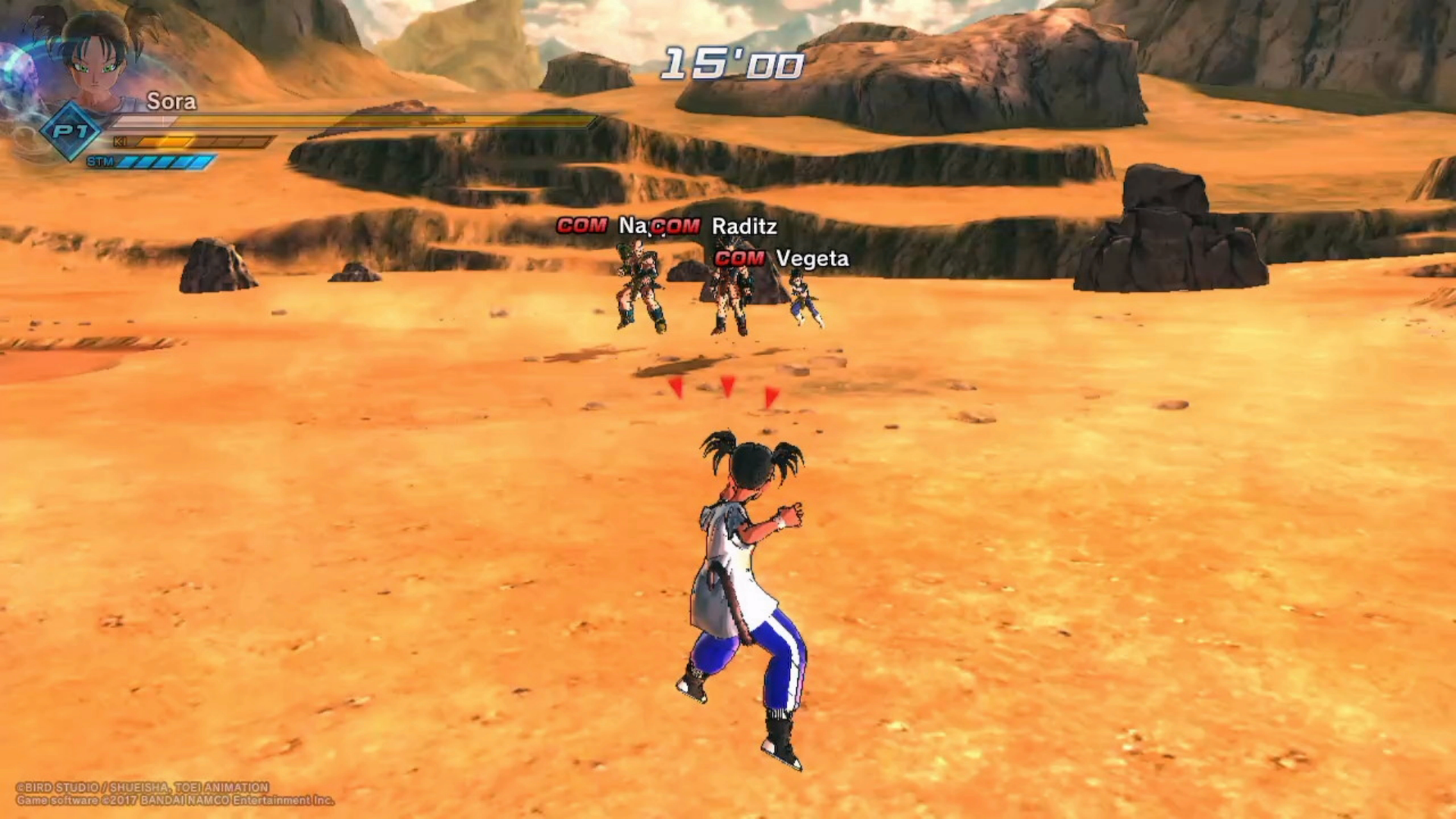
Task: Select the blue P1 player badge
Action: click(x=71, y=132)
